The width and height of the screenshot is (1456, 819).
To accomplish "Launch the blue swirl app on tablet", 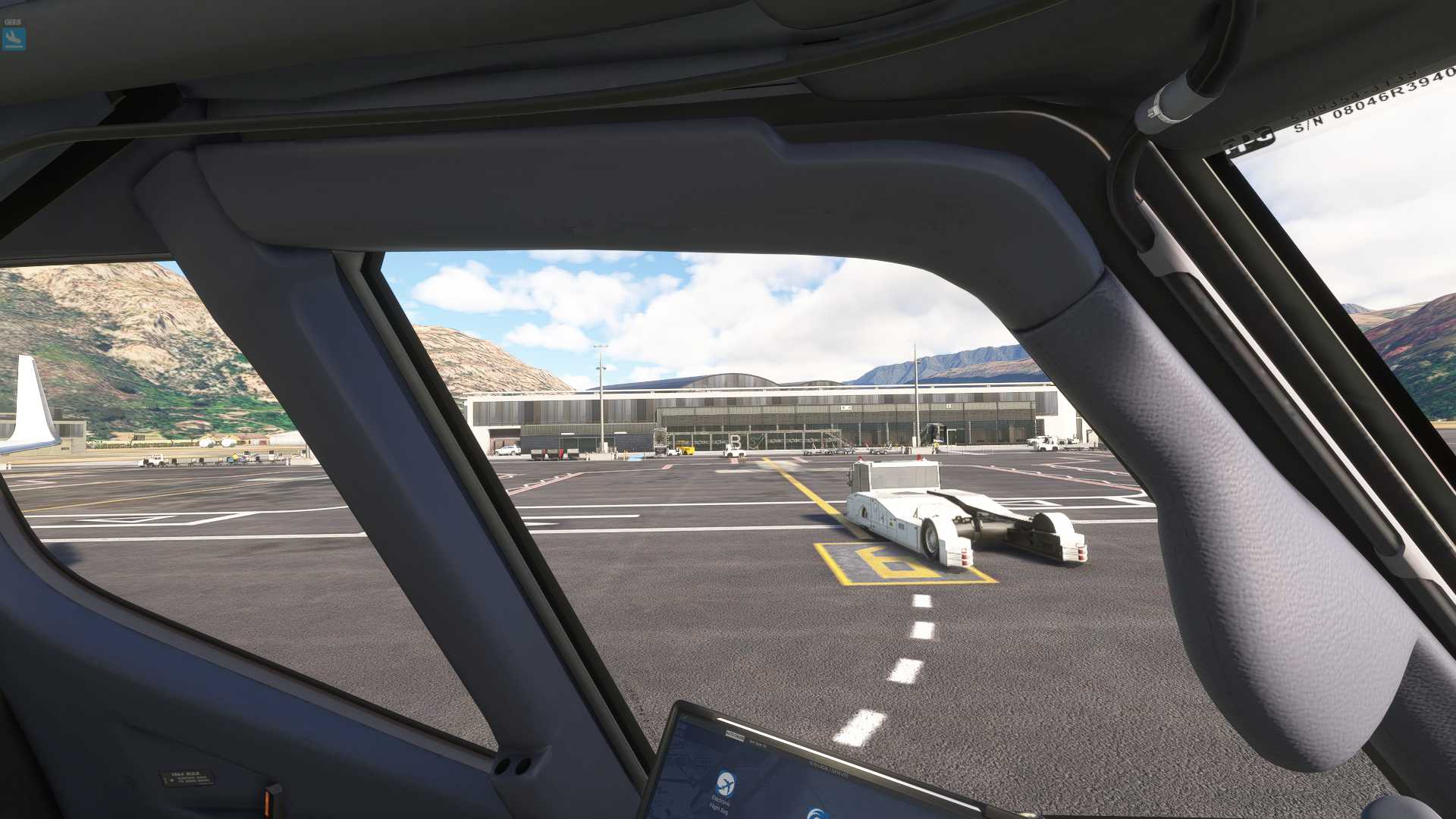I will 817,812.
